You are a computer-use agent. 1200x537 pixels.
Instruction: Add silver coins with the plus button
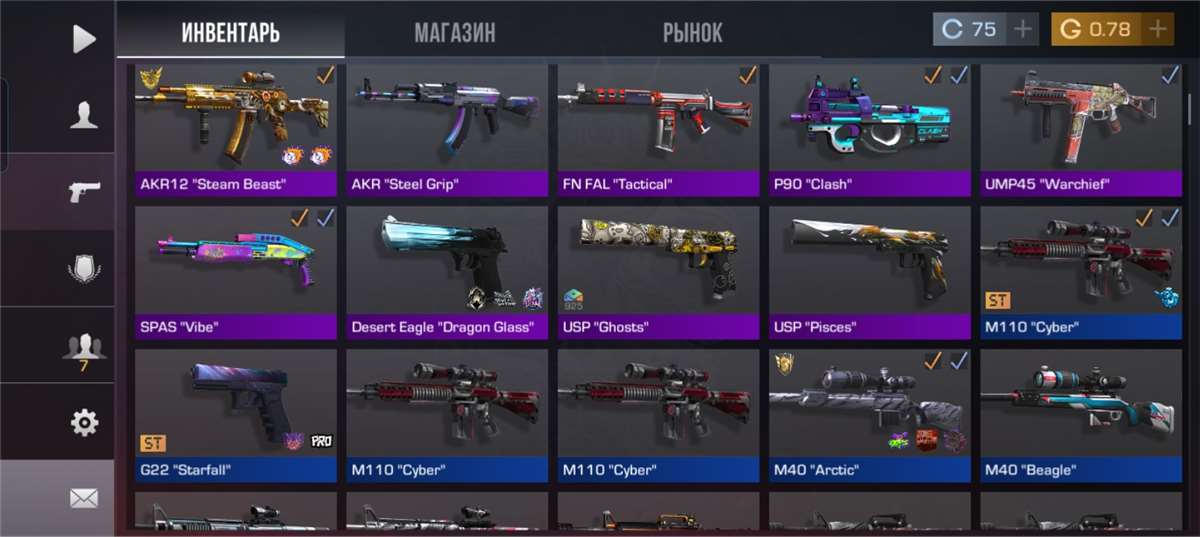click(x=1023, y=29)
